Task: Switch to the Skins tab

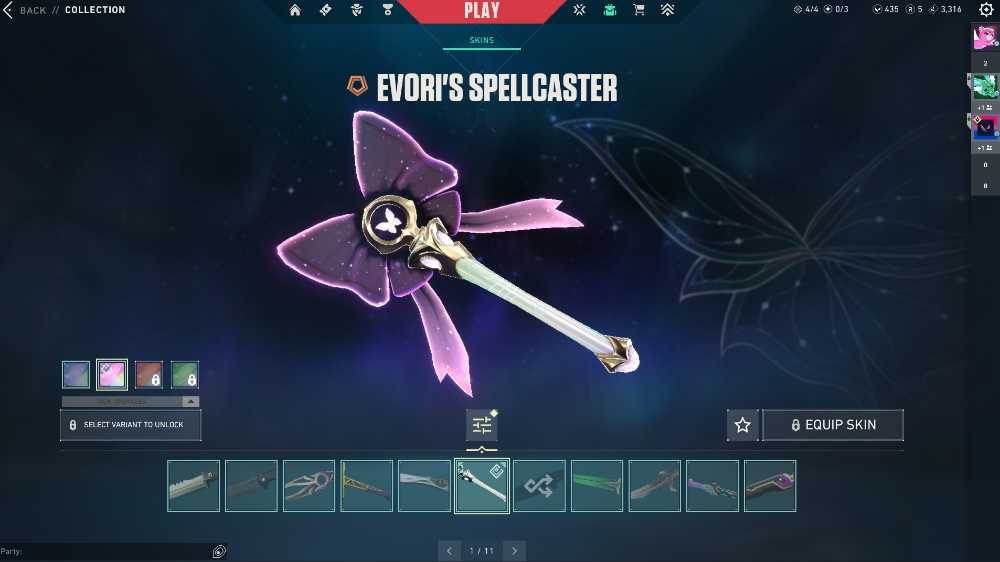Action: (481, 41)
